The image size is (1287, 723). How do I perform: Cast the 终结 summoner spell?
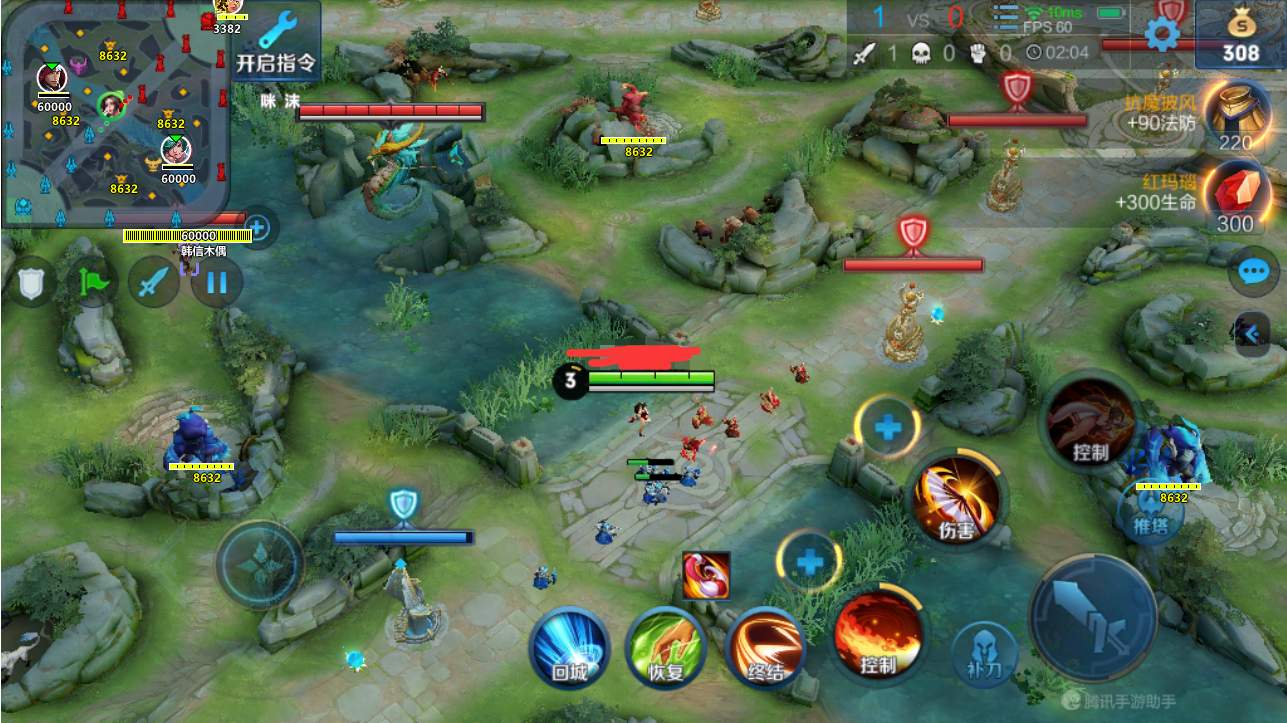click(764, 646)
